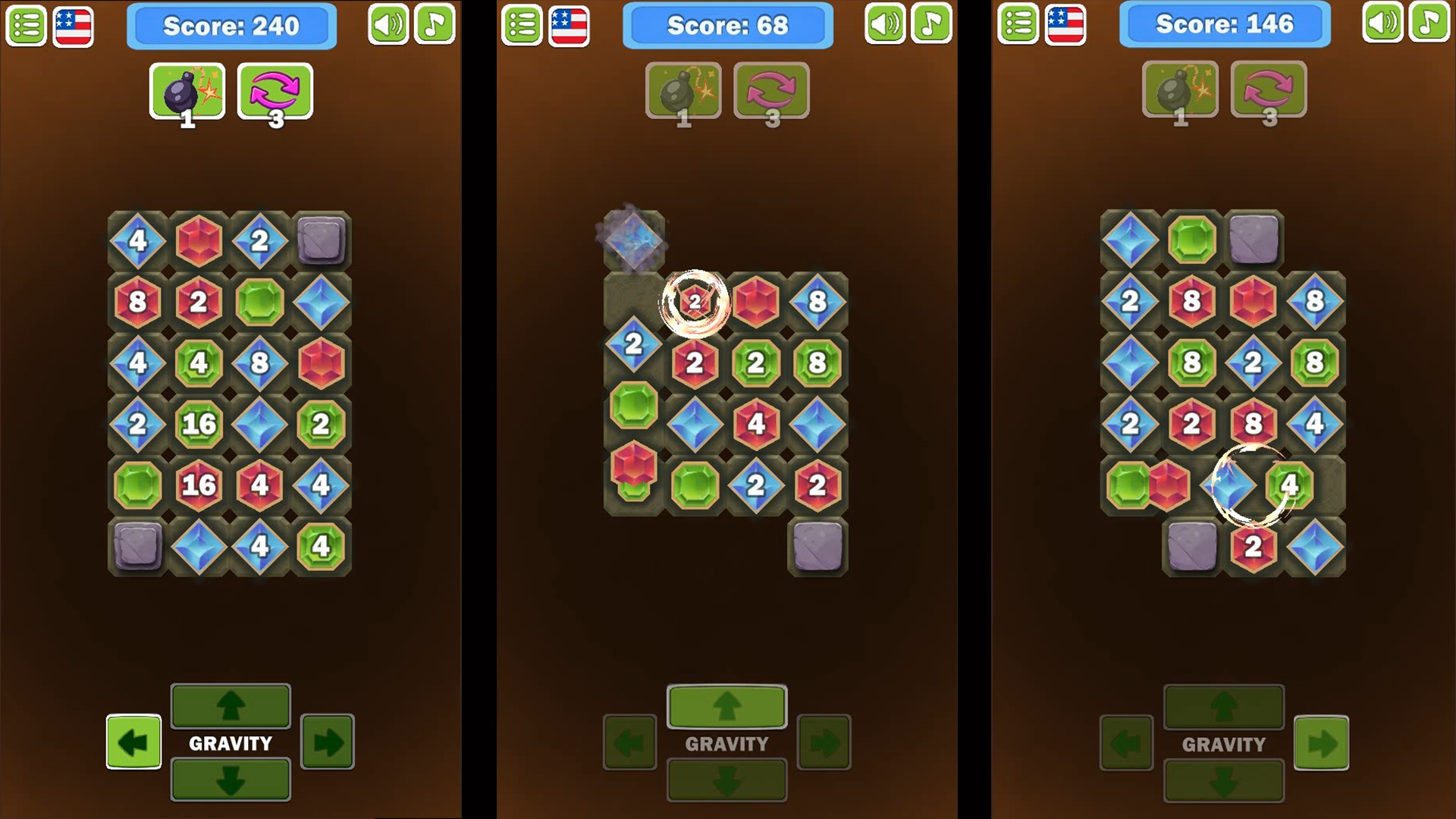Click the flag icon in the right panel
The height and width of the screenshot is (819, 1456).
click(1065, 24)
